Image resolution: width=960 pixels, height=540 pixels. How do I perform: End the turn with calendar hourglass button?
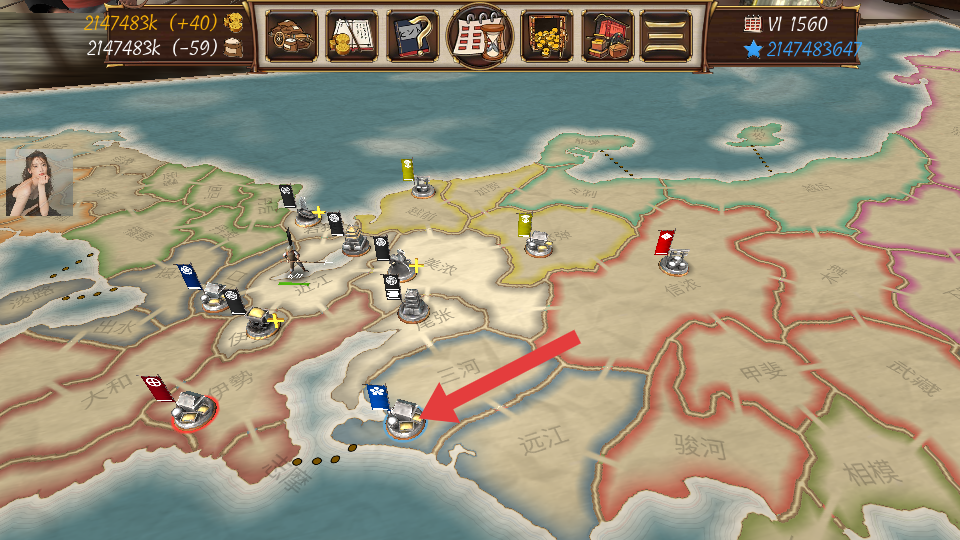click(x=480, y=36)
